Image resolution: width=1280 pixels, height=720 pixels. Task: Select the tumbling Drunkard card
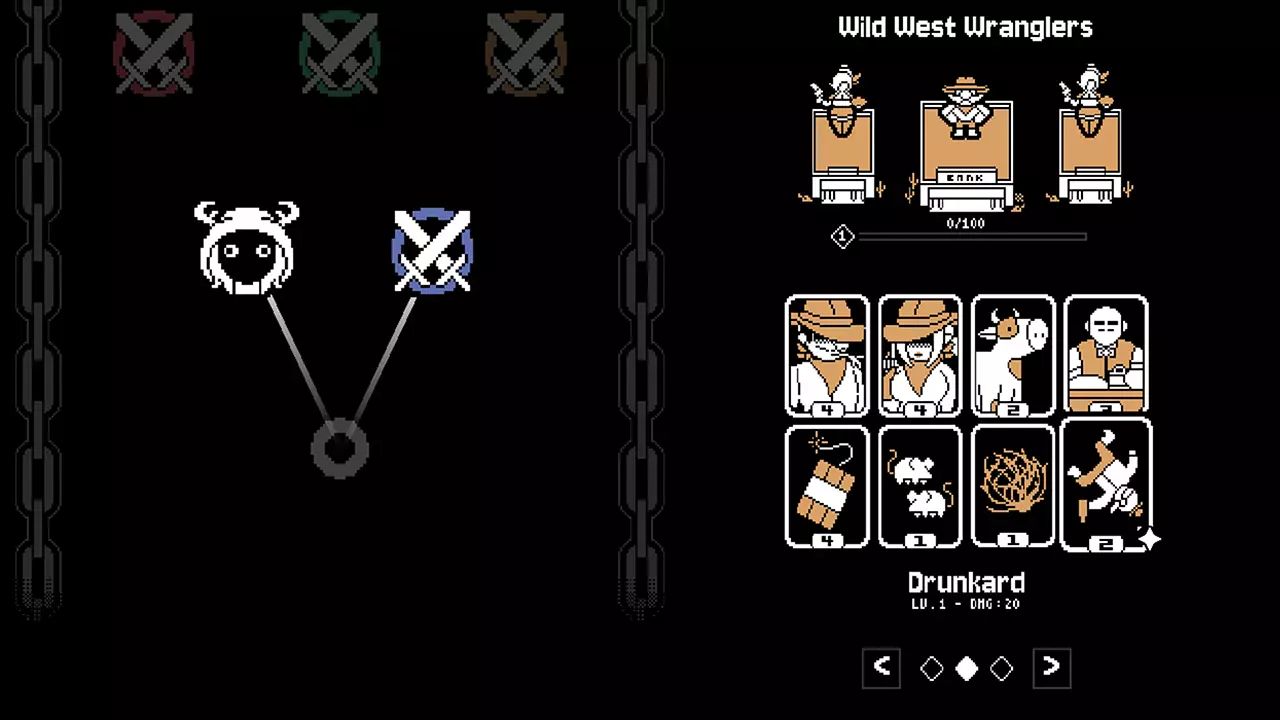(1106, 485)
